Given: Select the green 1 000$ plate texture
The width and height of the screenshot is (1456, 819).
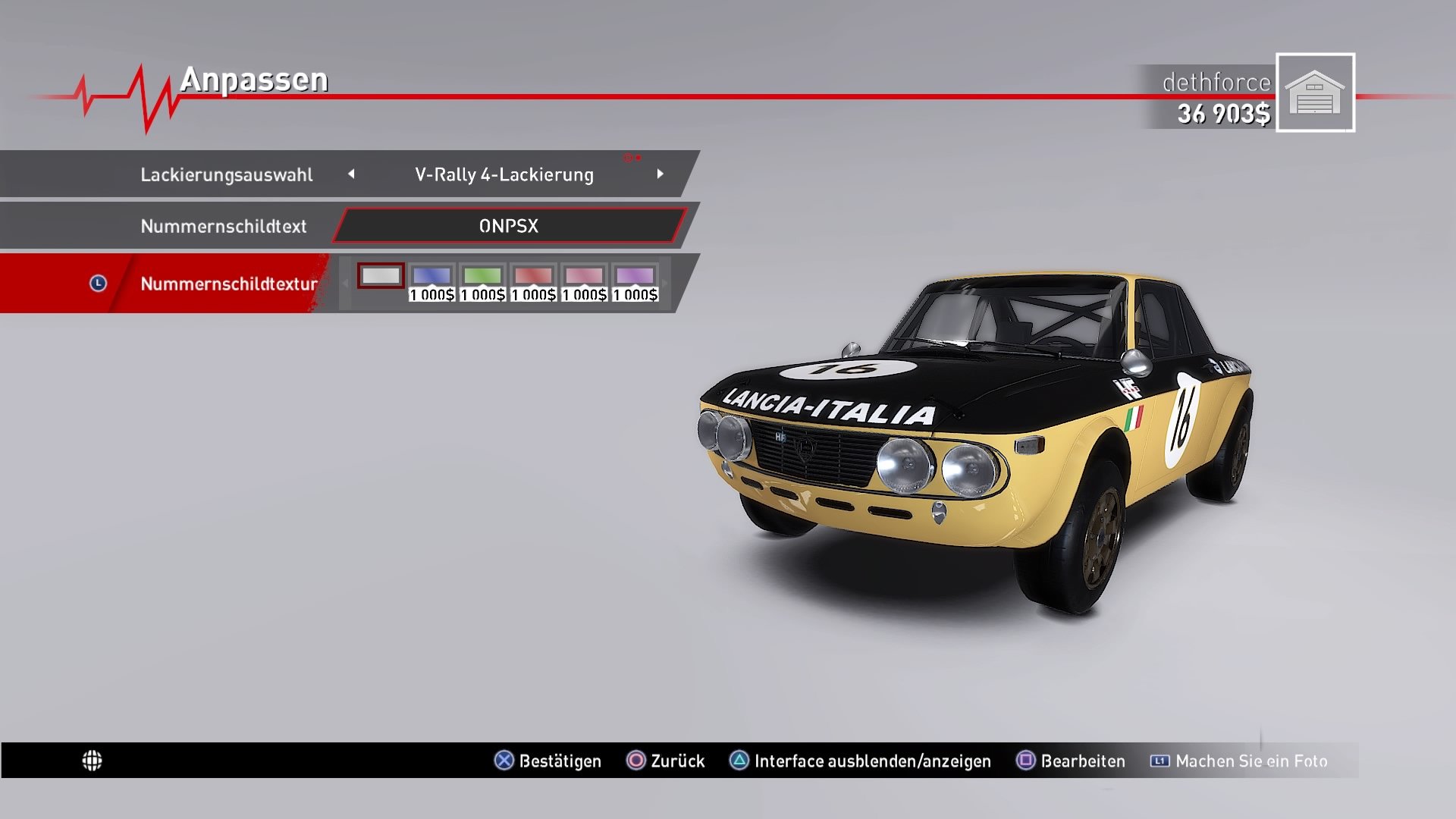Looking at the screenshot, I should click(x=483, y=276).
